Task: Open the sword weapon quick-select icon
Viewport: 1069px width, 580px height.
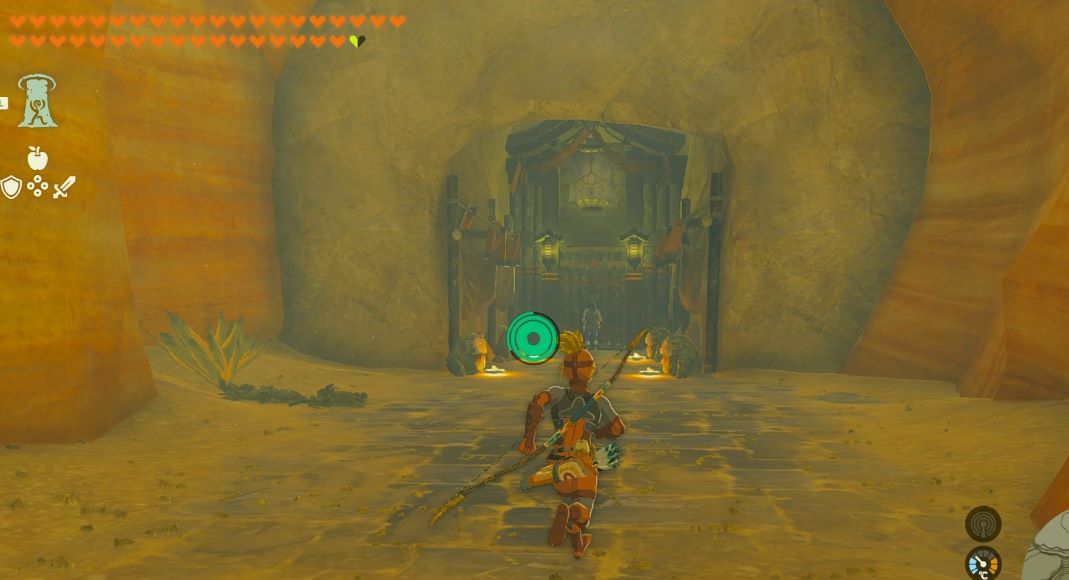Action: (64, 187)
